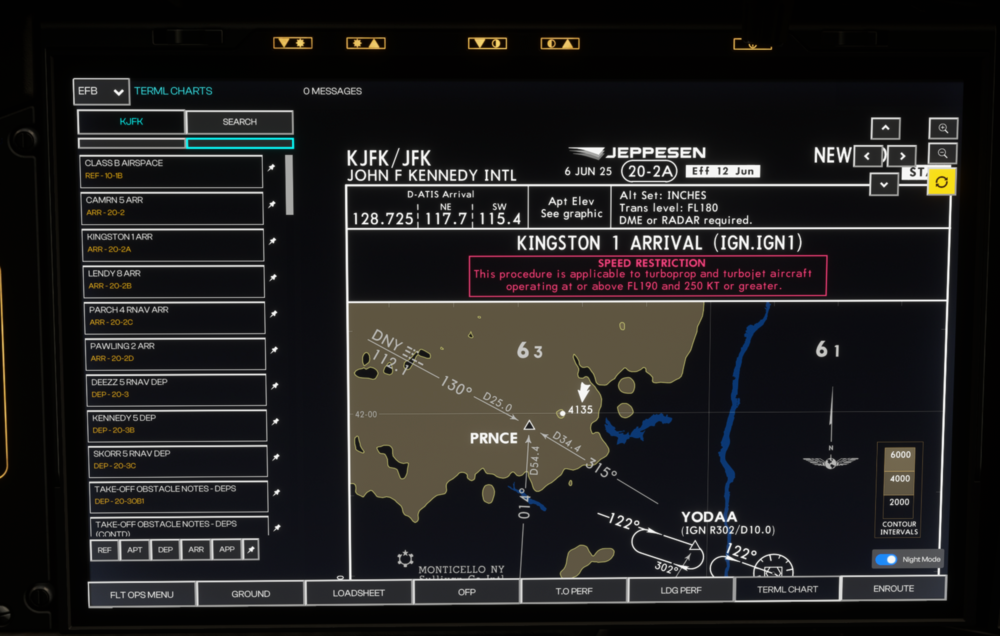
Task: Toggle the Night Mode switch
Action: [886, 560]
